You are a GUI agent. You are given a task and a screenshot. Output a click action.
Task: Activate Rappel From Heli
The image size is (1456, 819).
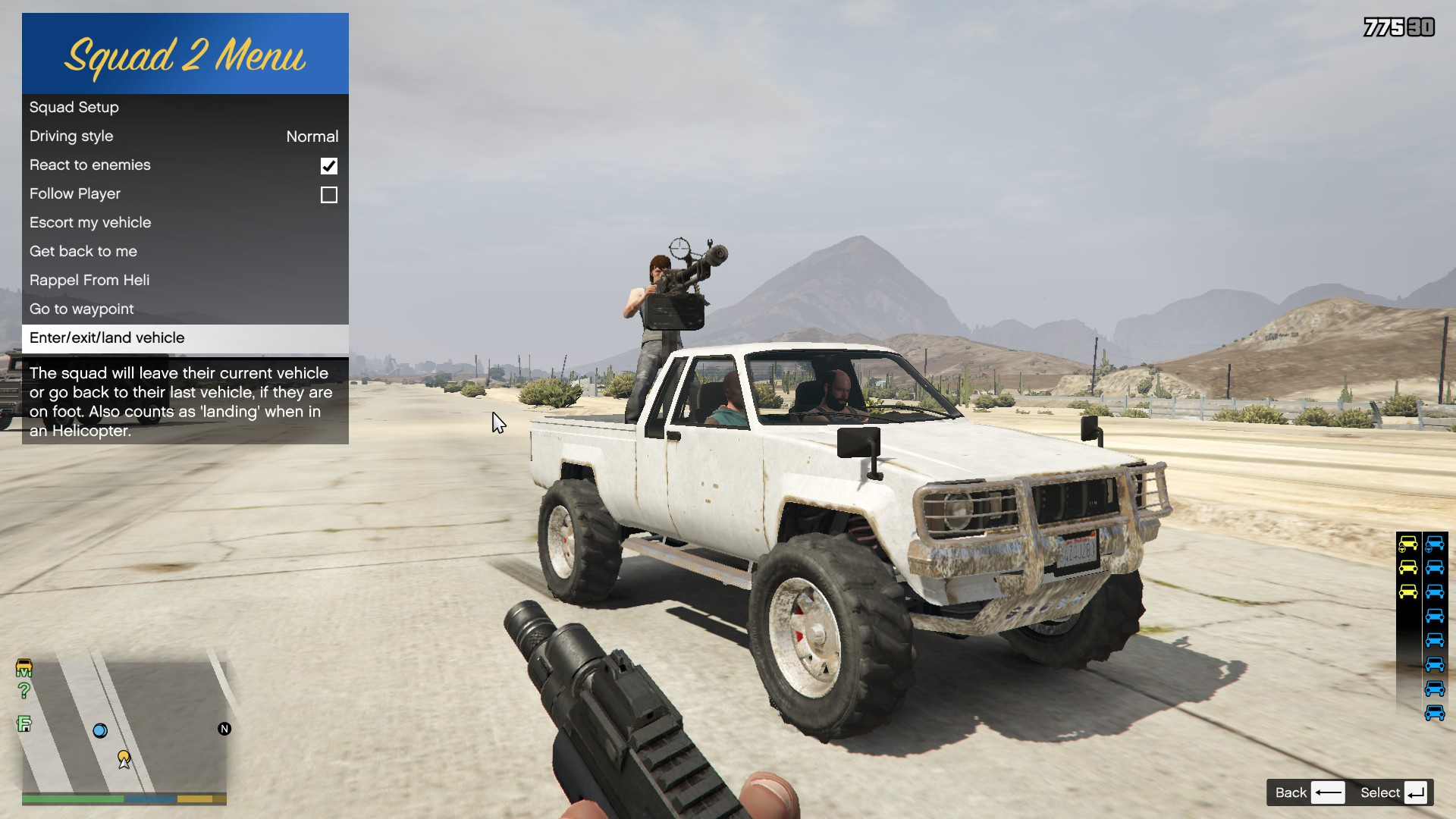point(185,281)
